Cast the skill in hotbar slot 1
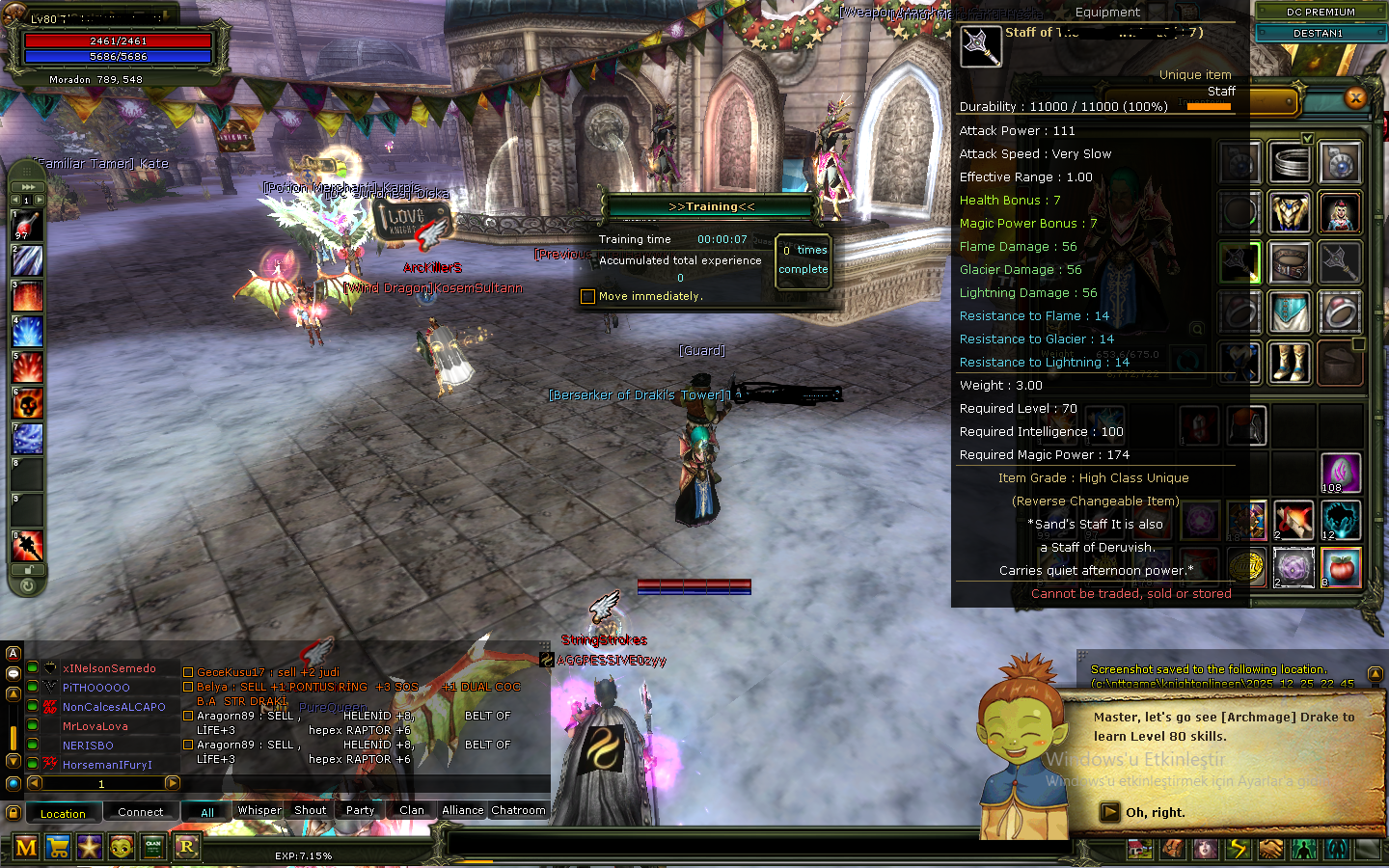This screenshot has width=1389, height=868. pyautogui.click(x=26, y=225)
